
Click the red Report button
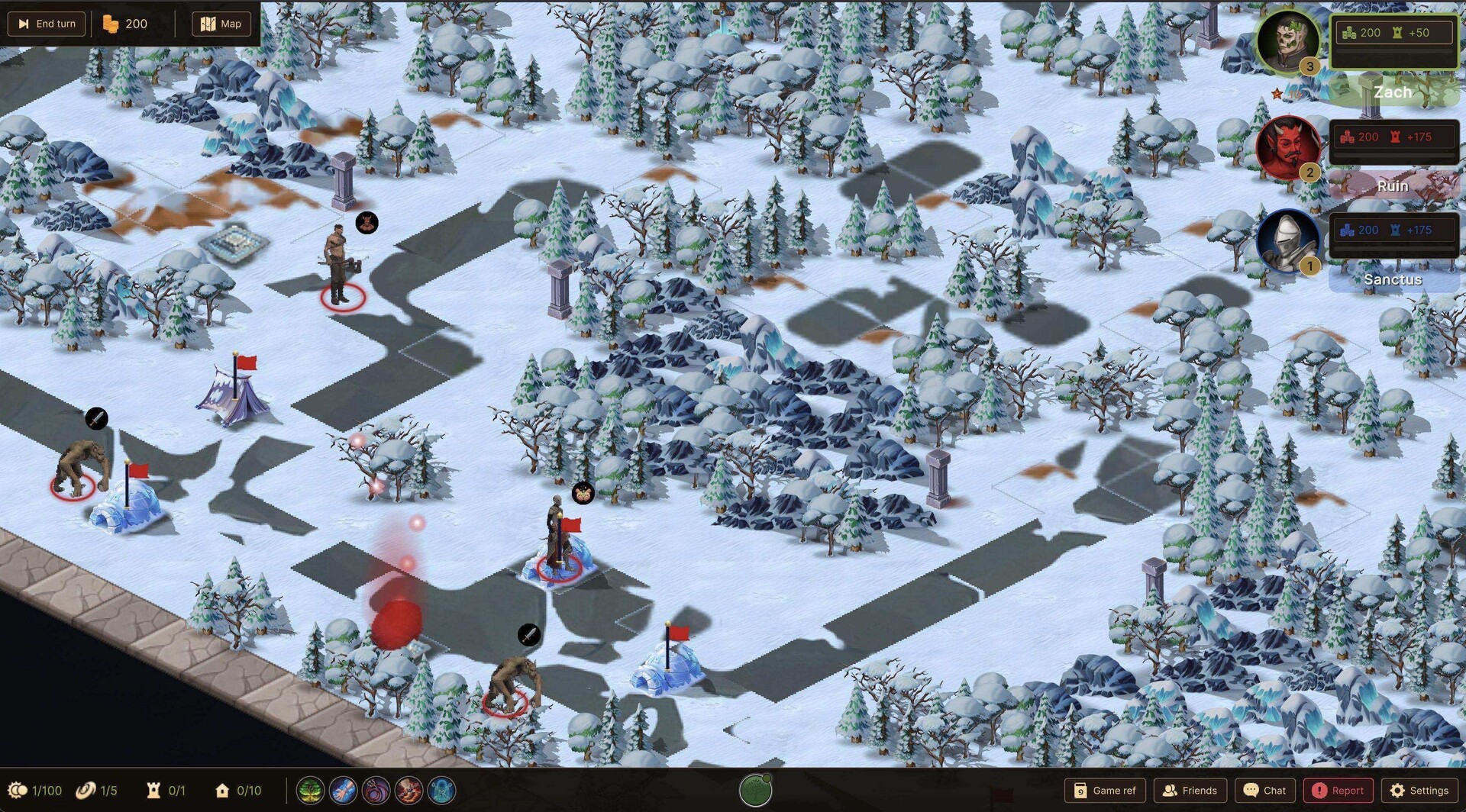(1338, 791)
